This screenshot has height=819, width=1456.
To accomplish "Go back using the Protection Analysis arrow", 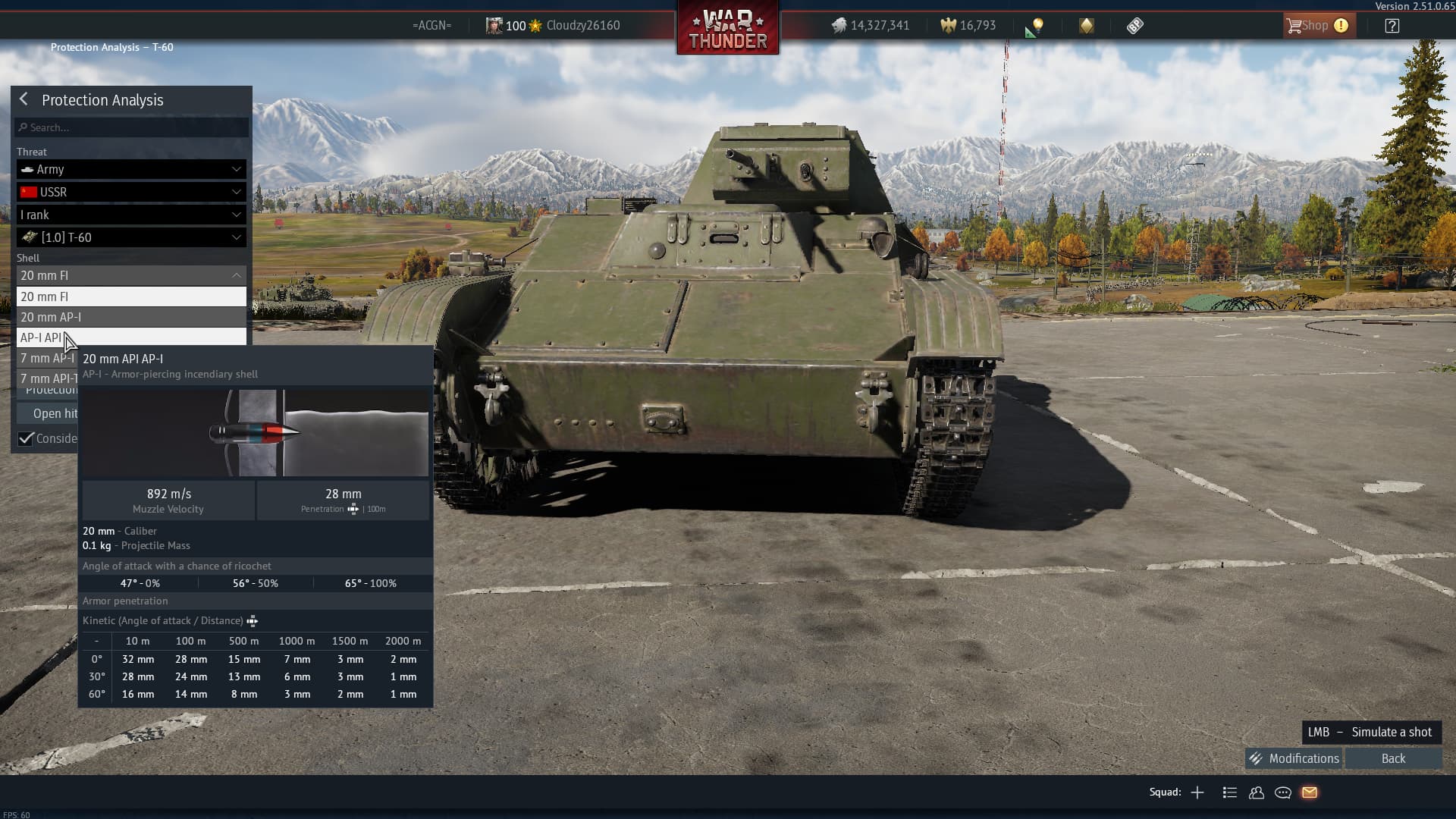I will (x=24, y=99).
